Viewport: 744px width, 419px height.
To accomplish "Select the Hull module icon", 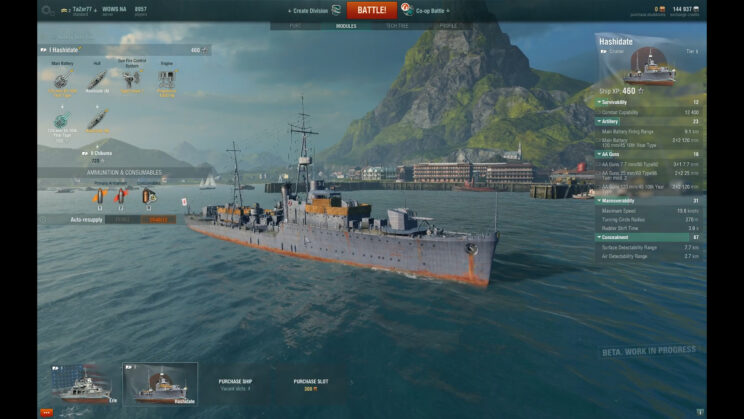I will pos(97,81).
